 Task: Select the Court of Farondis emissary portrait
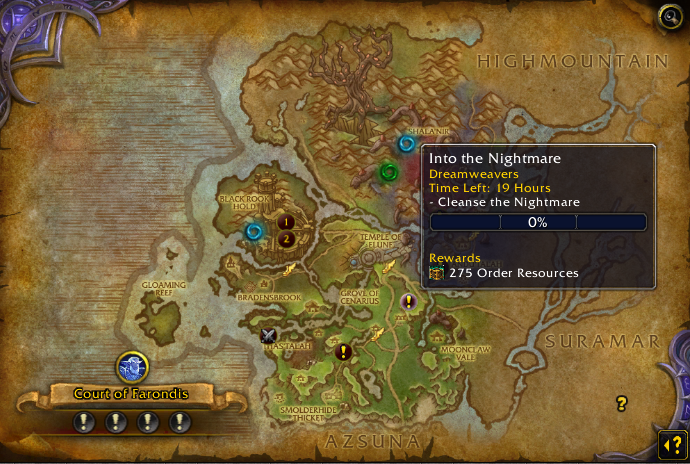(132, 368)
